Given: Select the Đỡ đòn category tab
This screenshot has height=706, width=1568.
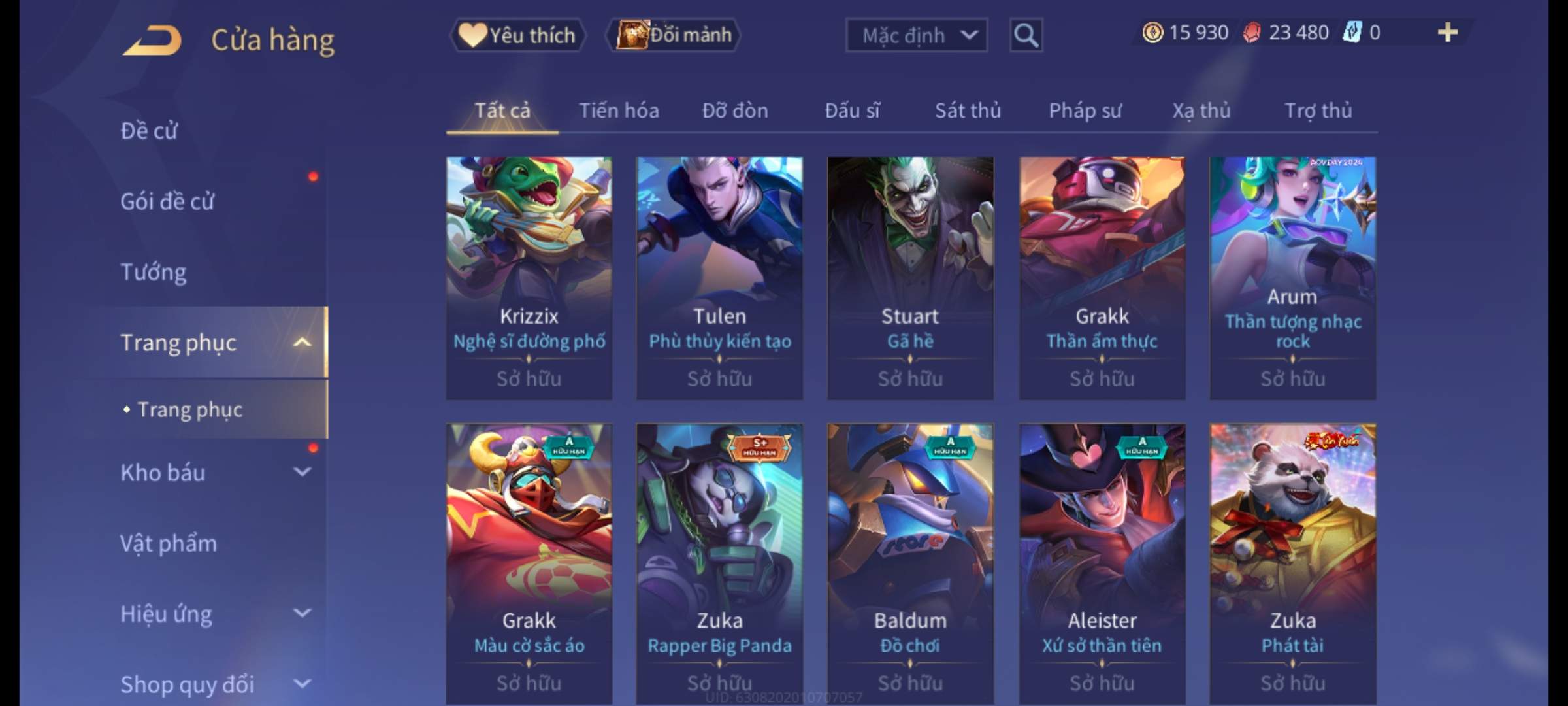Looking at the screenshot, I should coord(735,110).
